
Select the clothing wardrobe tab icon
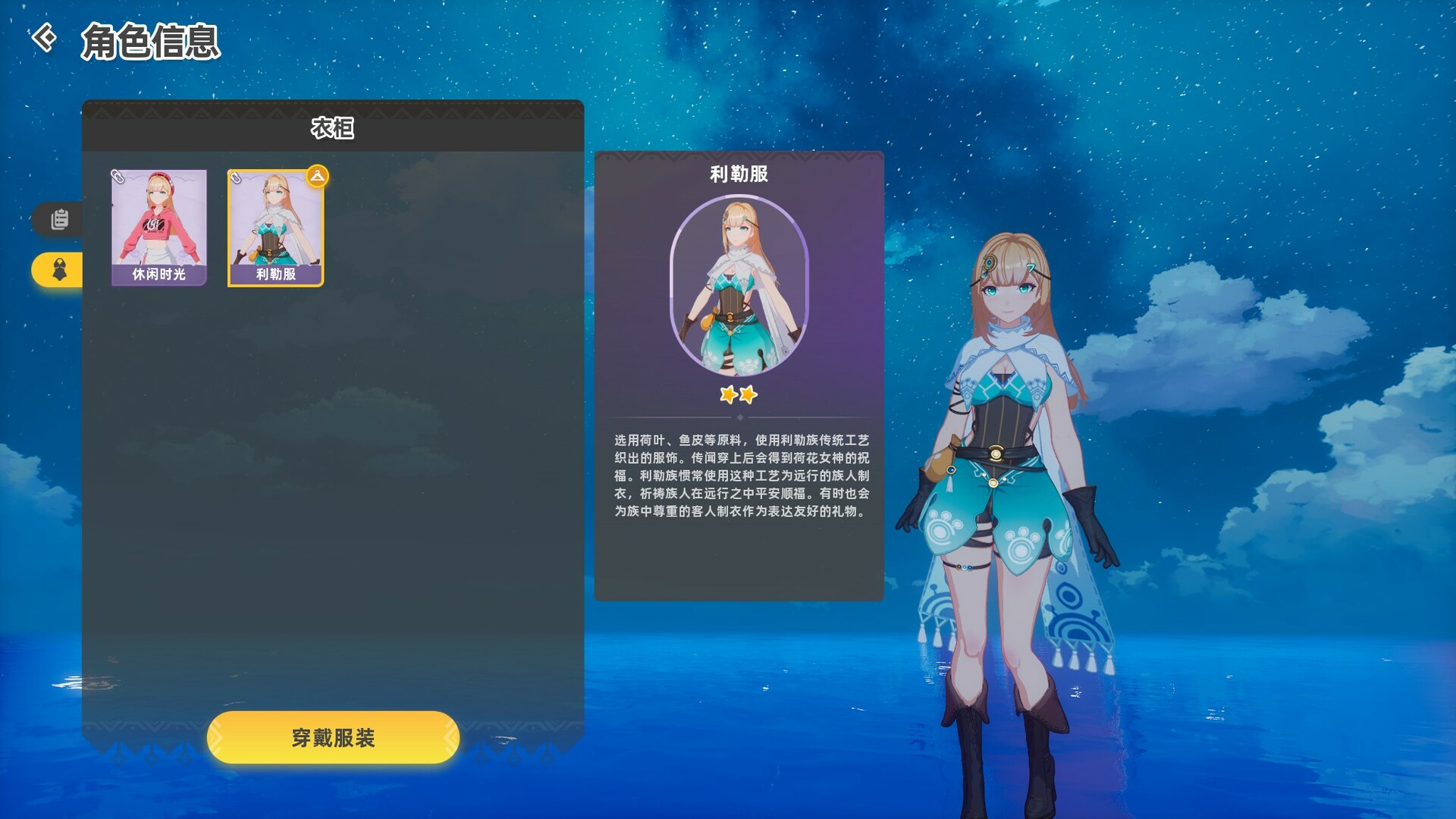pos(59,269)
